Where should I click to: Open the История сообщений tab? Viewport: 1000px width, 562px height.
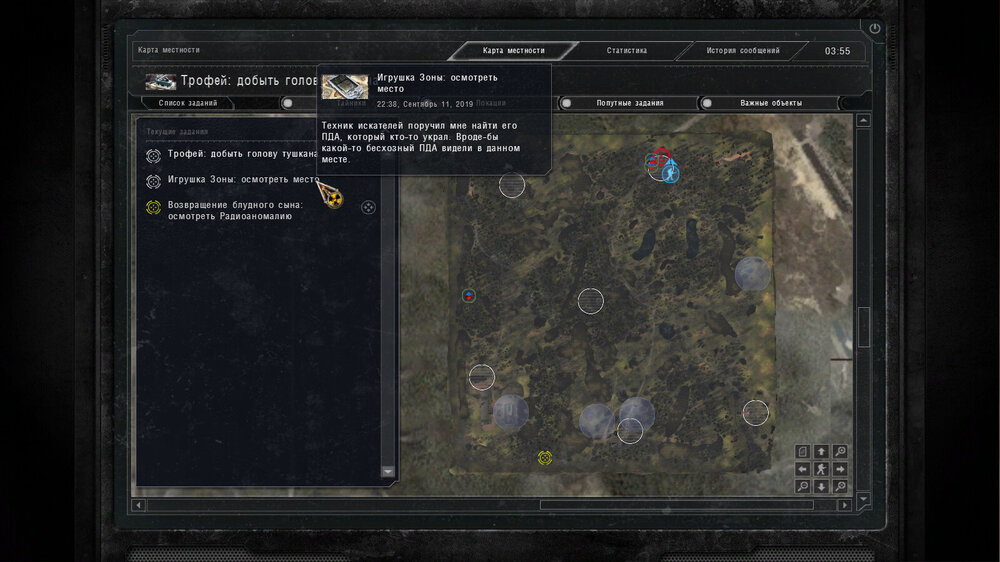742,51
